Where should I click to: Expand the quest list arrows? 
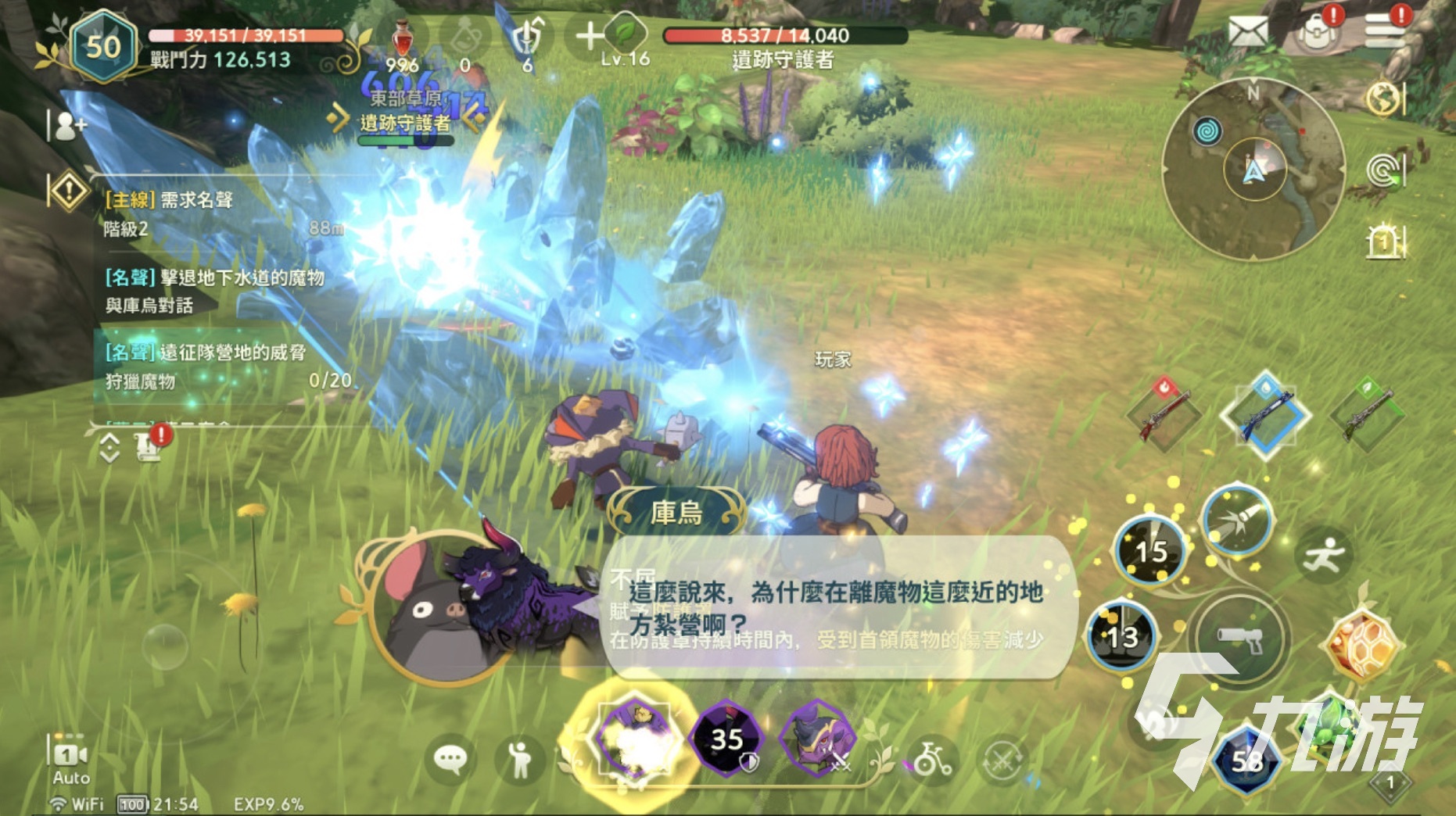click(109, 448)
